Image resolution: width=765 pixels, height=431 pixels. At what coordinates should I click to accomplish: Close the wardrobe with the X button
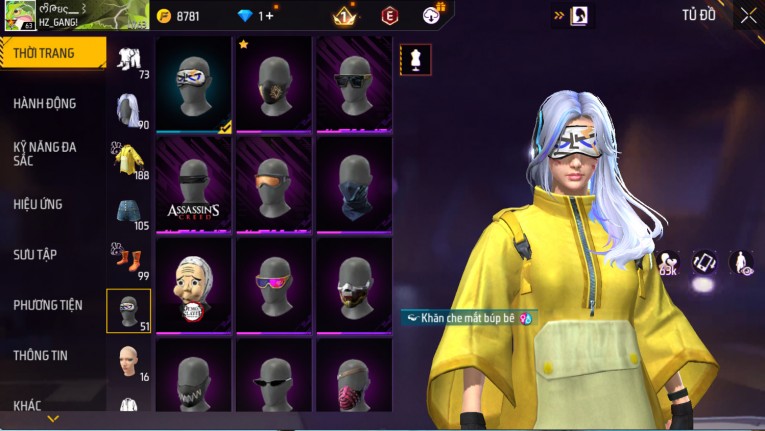748,15
